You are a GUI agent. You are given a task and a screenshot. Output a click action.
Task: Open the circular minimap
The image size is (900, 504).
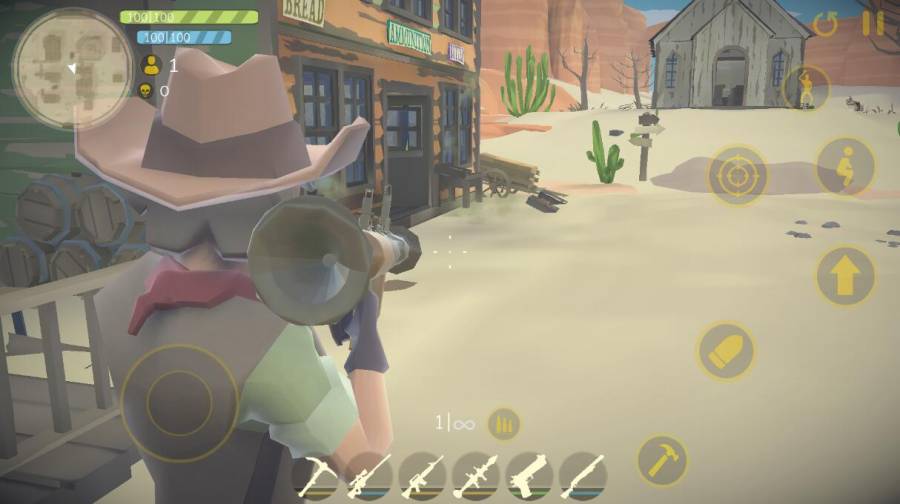[72, 68]
